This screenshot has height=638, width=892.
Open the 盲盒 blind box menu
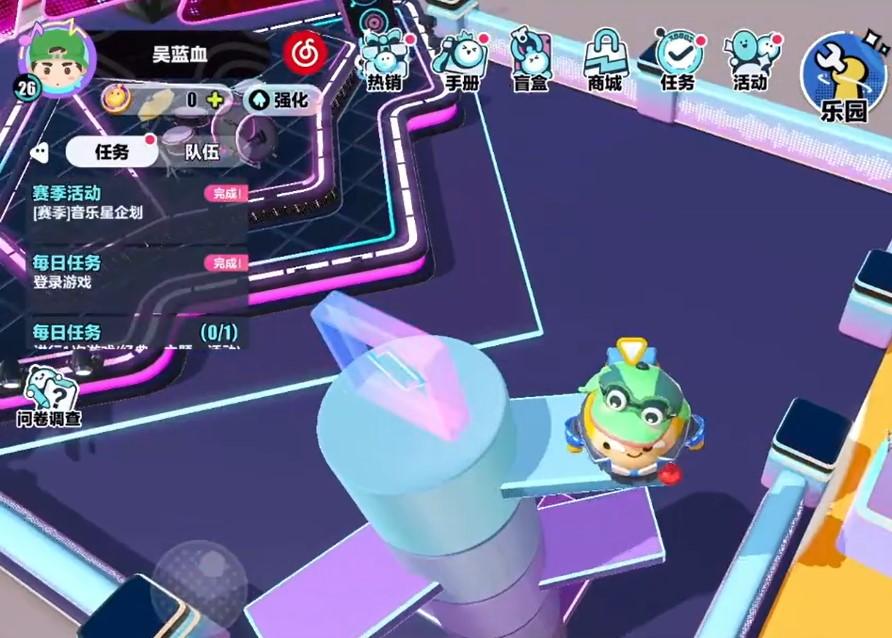[531, 60]
